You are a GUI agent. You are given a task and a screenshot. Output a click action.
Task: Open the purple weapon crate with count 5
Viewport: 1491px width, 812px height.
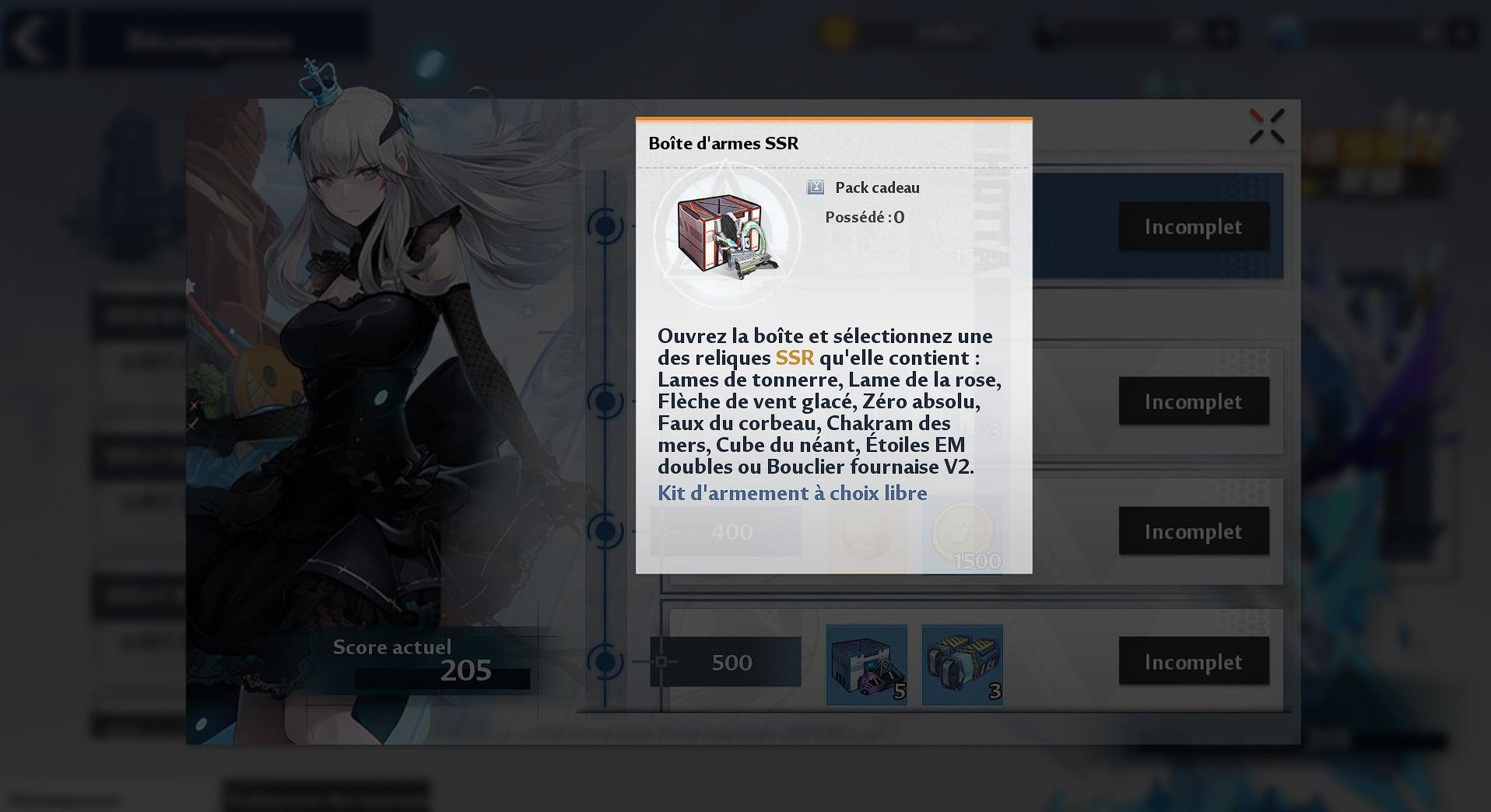[866, 665]
